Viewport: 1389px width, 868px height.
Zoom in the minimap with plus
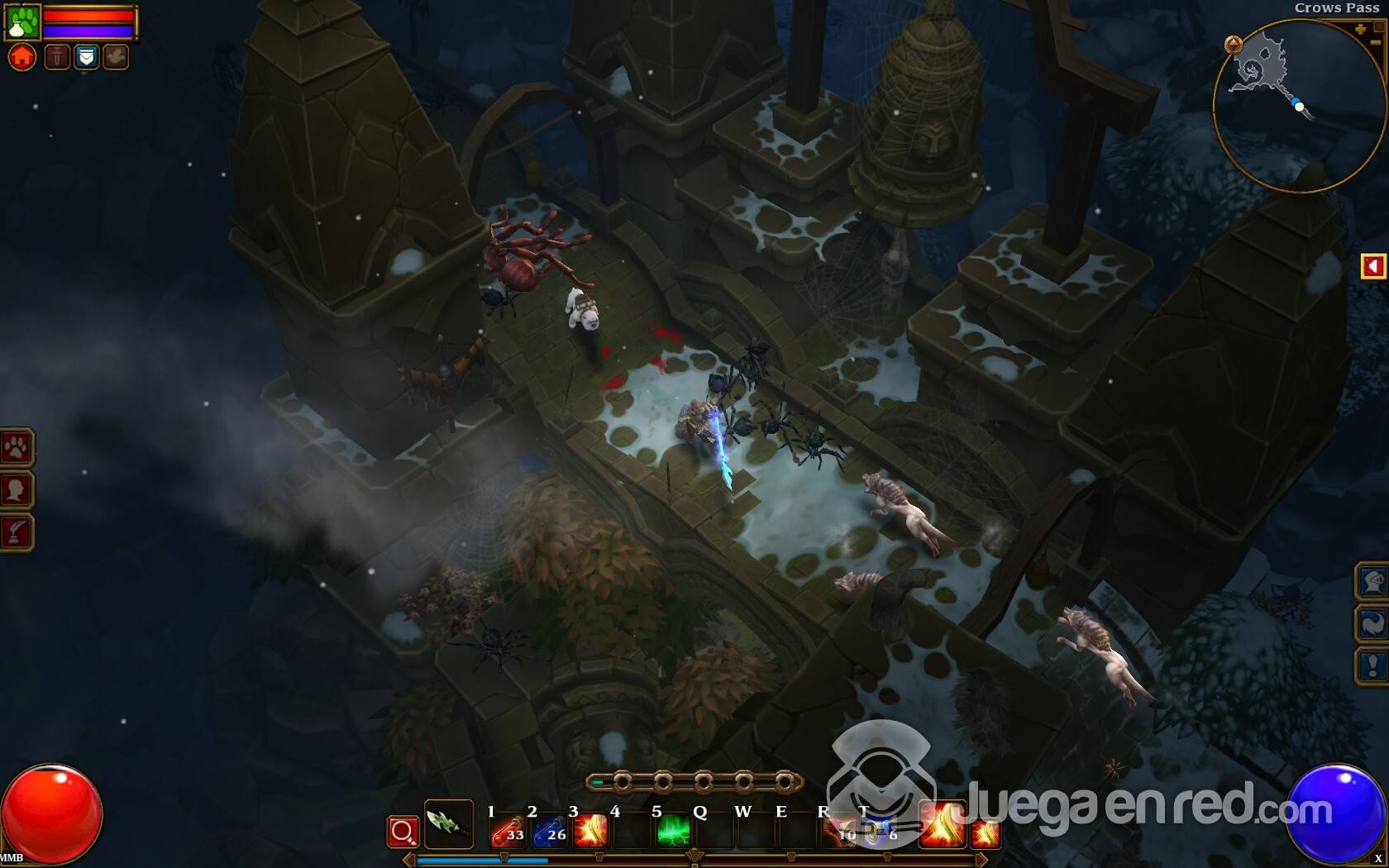[1360, 30]
